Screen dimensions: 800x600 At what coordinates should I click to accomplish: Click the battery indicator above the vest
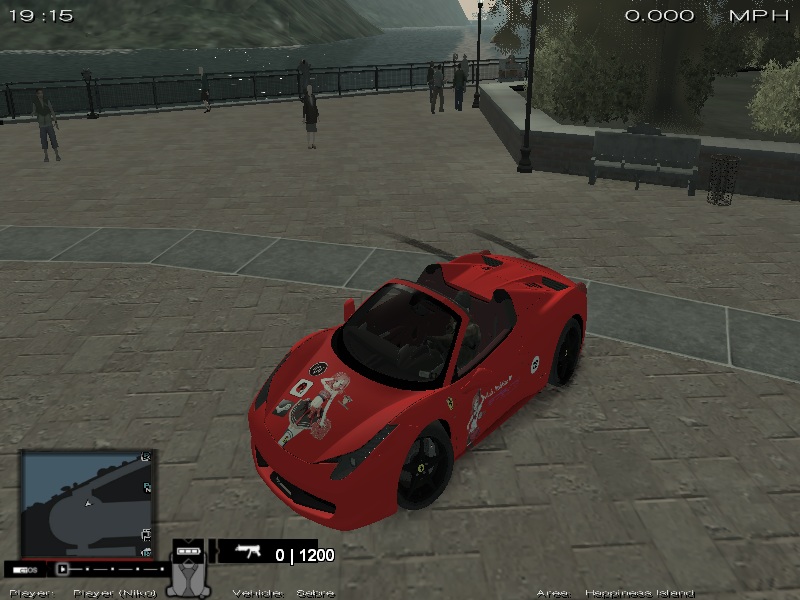pyautogui.click(x=188, y=550)
